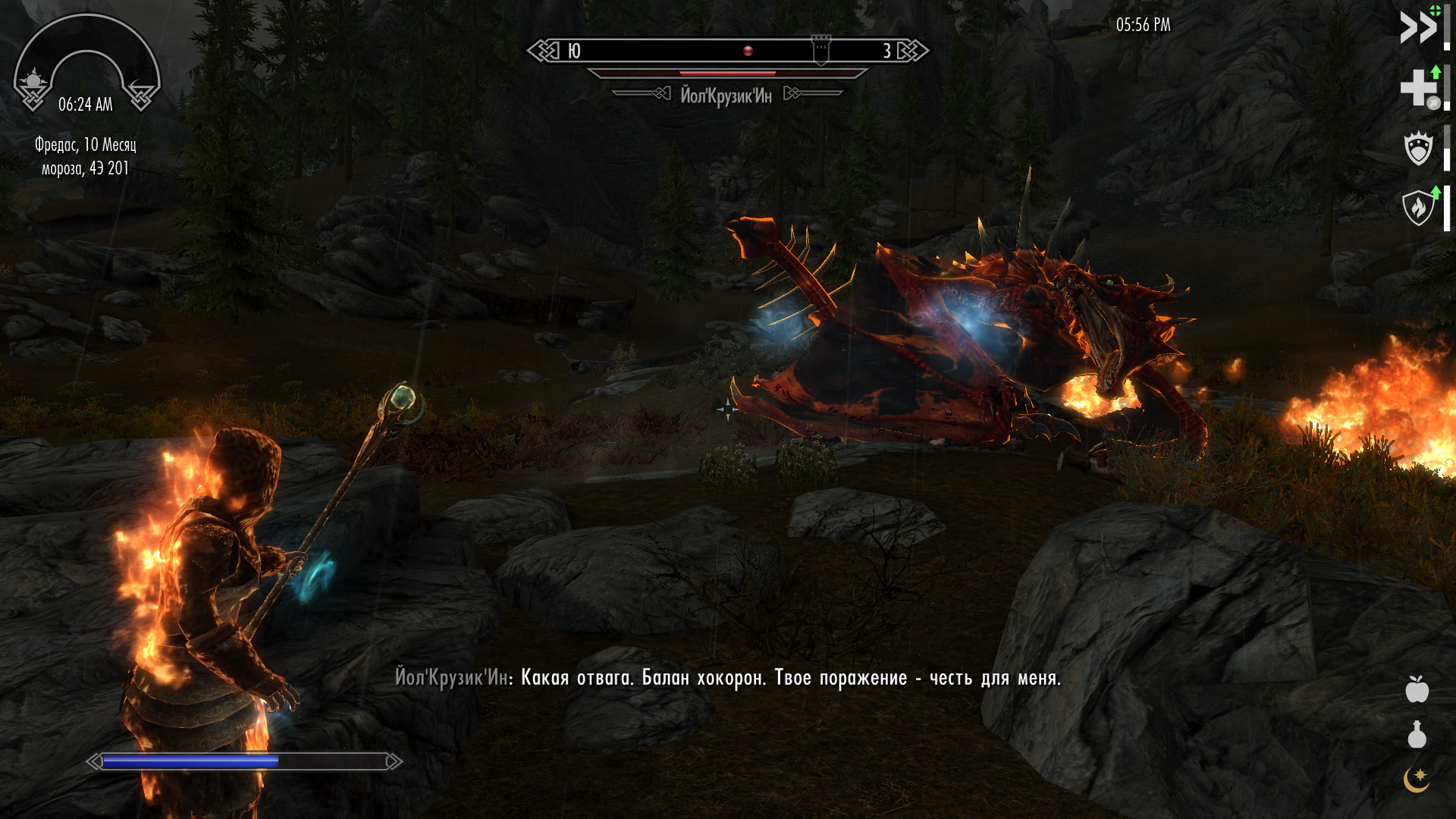Select the flask thirst status icon
Image resolution: width=1456 pixels, height=819 pixels.
(1417, 735)
